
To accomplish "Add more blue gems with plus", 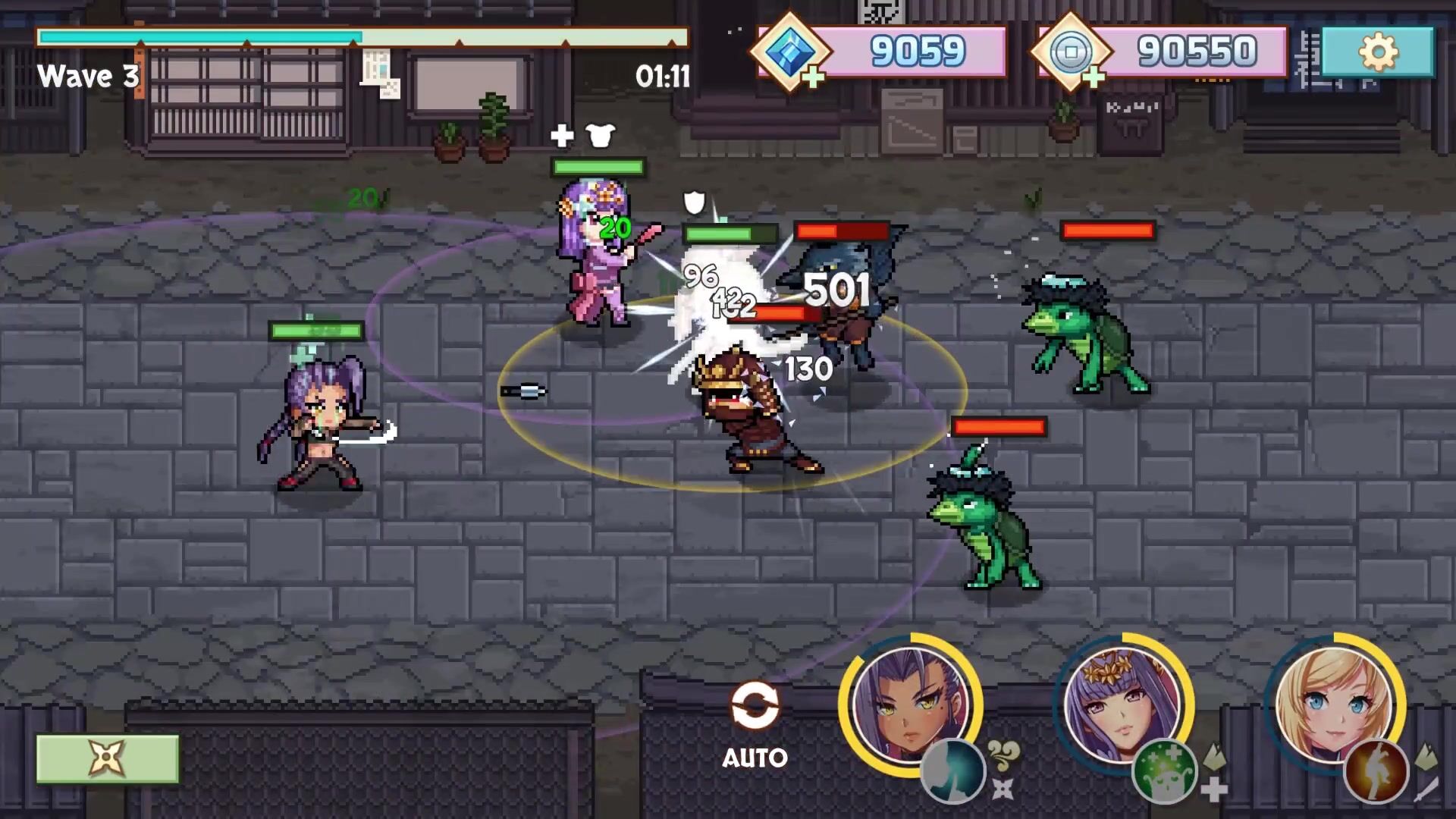I will click(x=812, y=77).
